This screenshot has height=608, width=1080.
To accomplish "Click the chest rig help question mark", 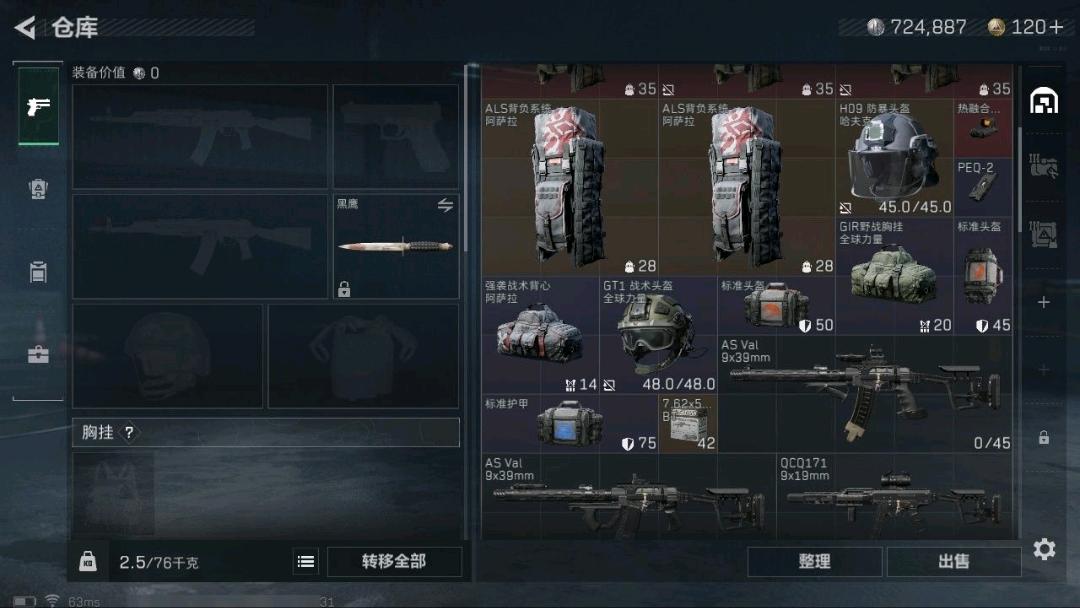I will coord(129,433).
